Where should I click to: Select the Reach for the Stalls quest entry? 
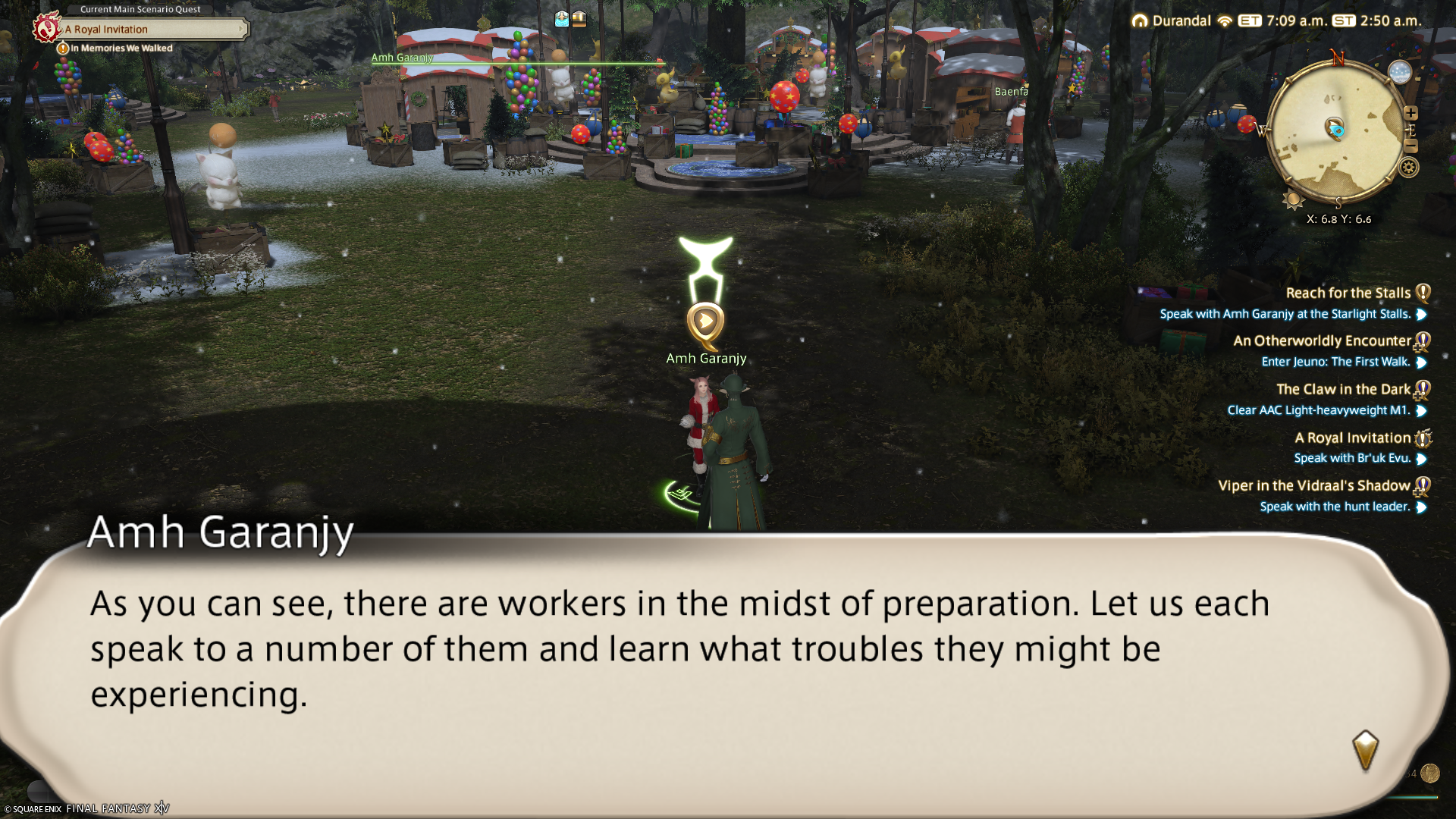(x=1348, y=293)
